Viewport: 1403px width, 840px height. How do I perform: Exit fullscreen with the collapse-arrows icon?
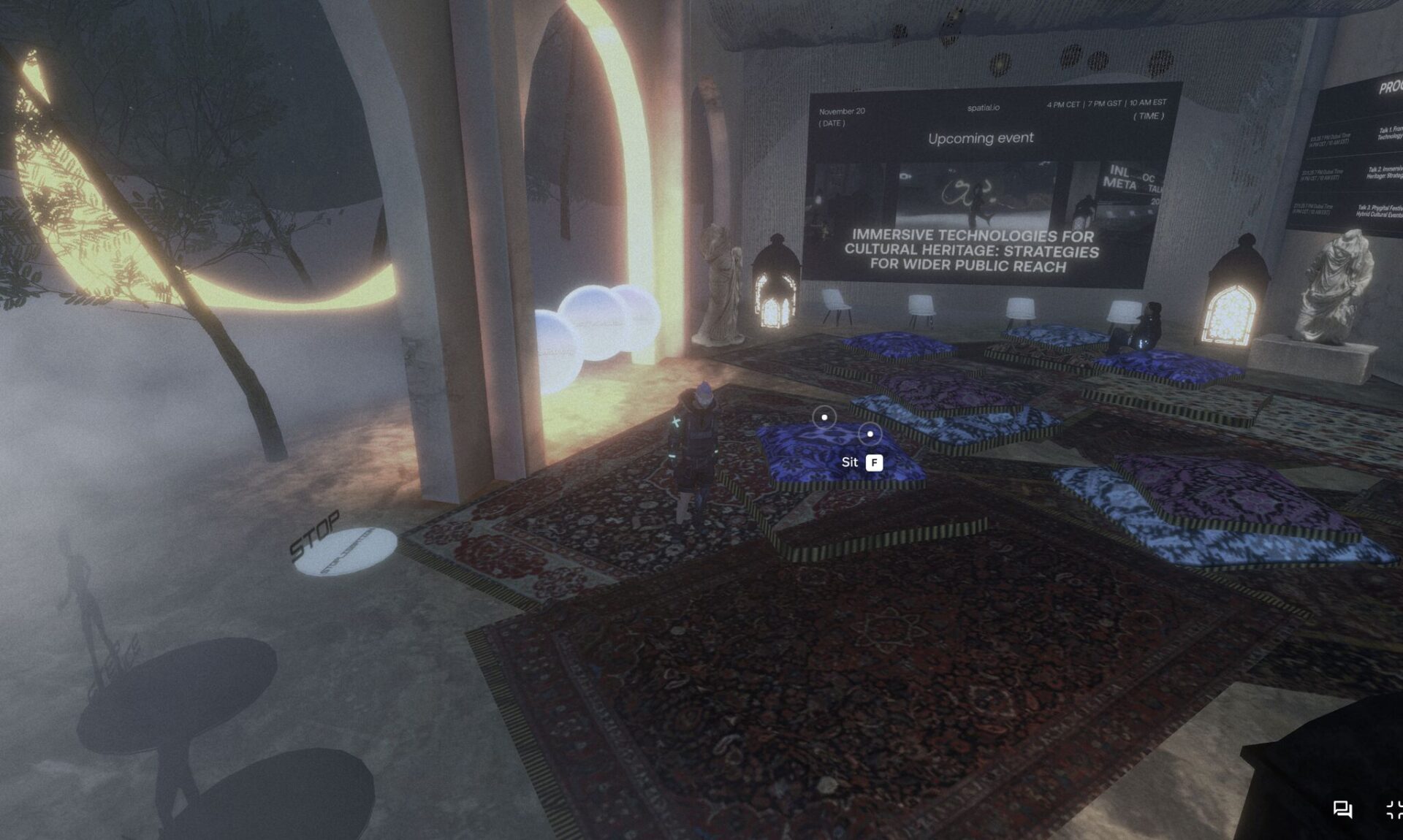click(1394, 809)
